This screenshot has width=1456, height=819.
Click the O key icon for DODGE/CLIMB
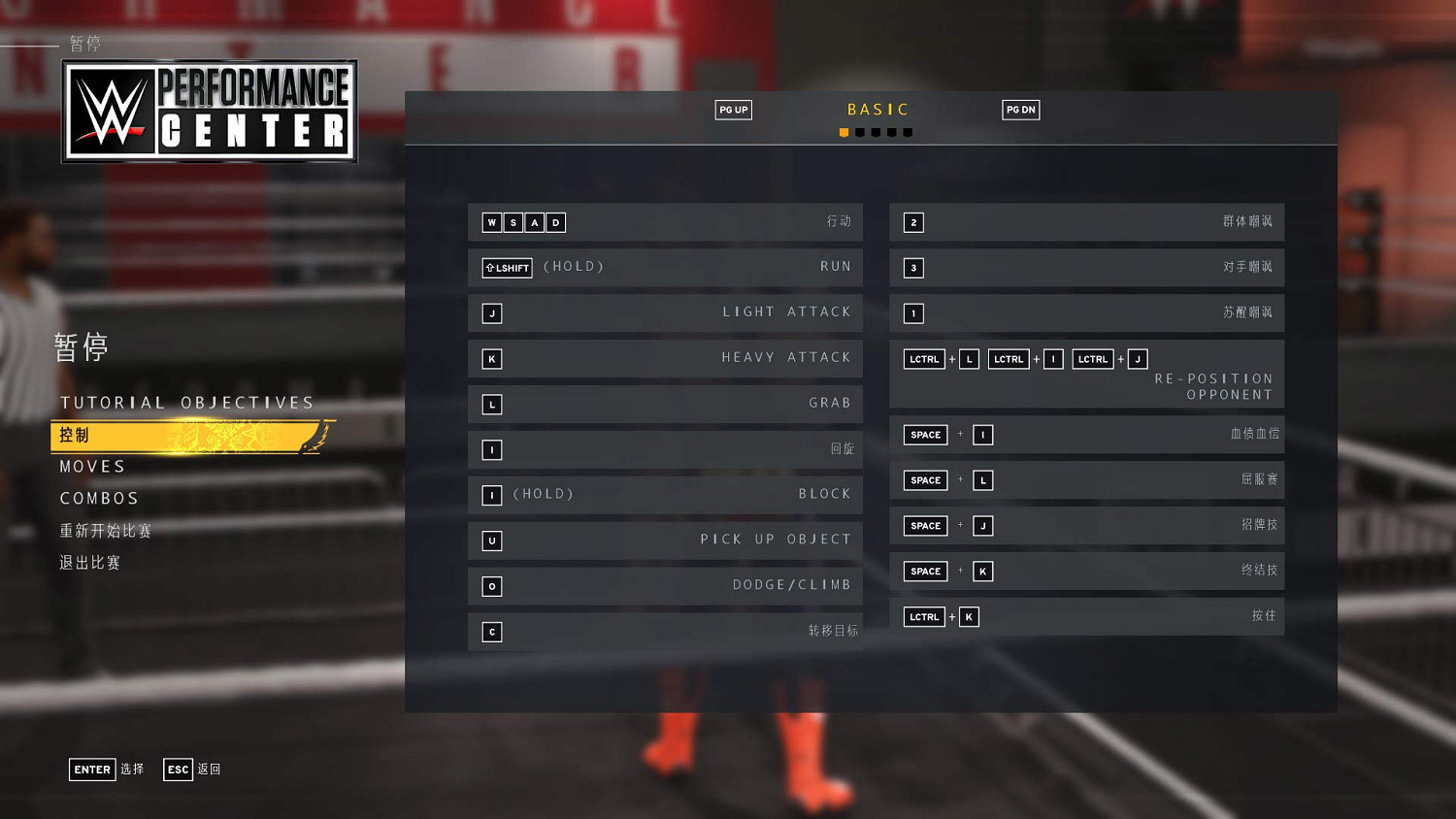492,586
